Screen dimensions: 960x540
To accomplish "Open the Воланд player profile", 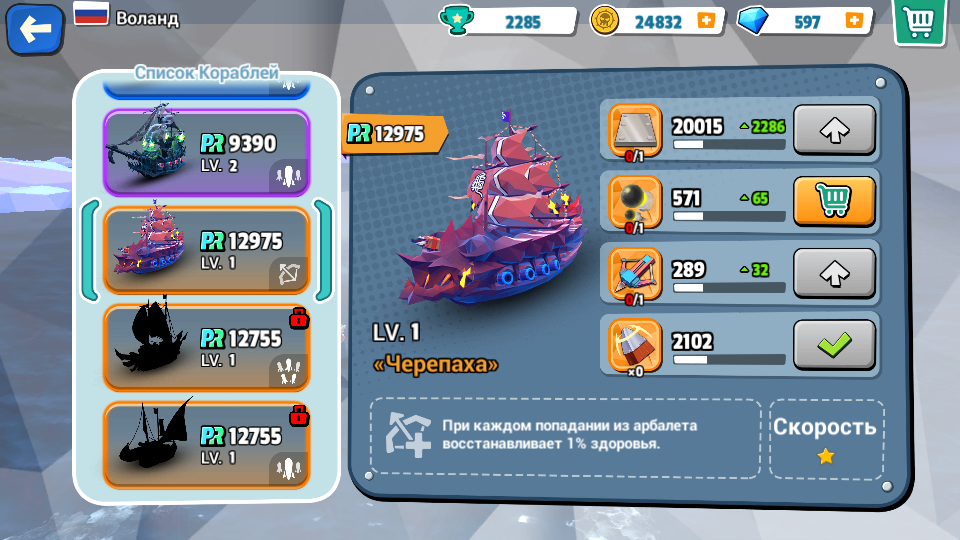I will point(146,18).
